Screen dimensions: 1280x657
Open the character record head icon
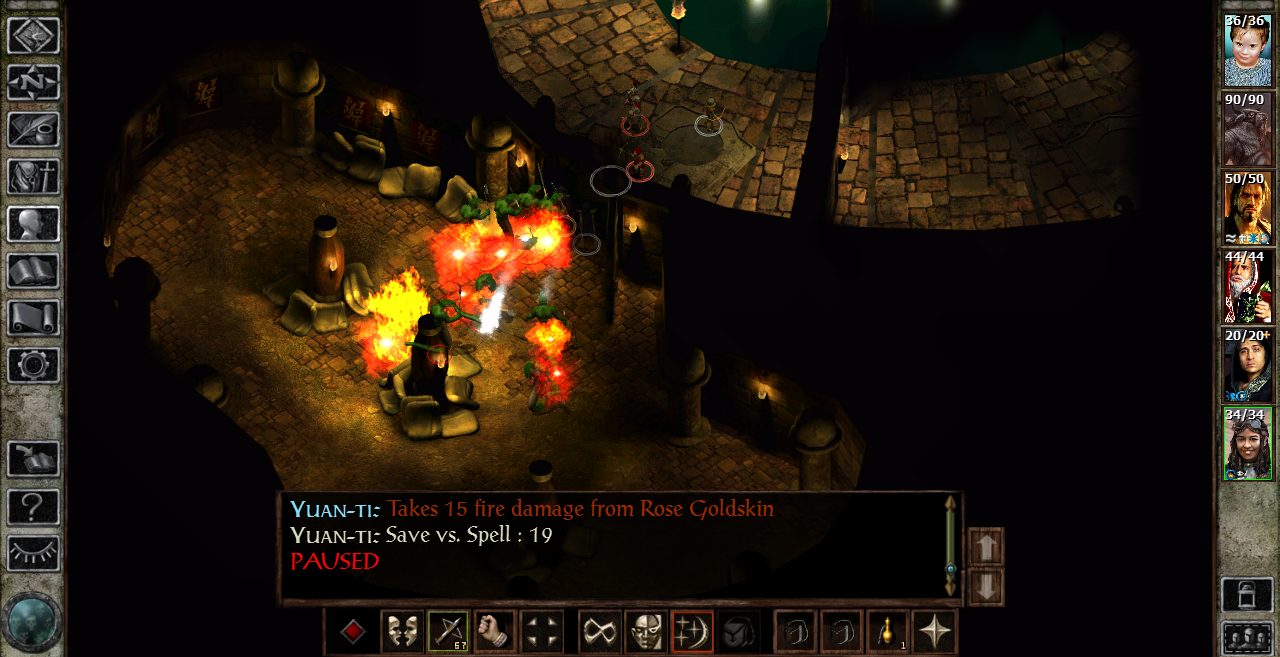(x=34, y=224)
